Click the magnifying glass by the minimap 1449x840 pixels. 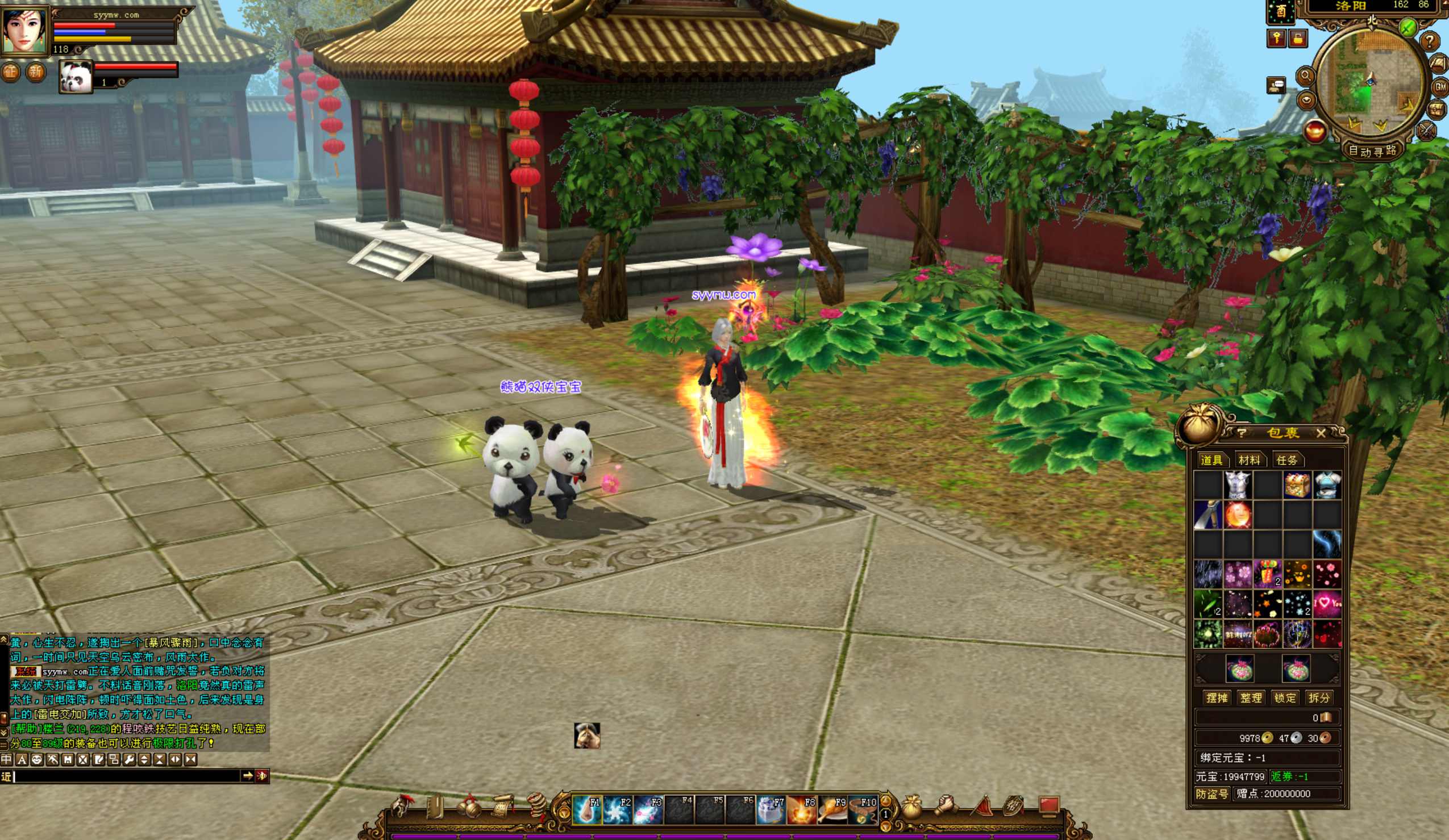(1305, 76)
